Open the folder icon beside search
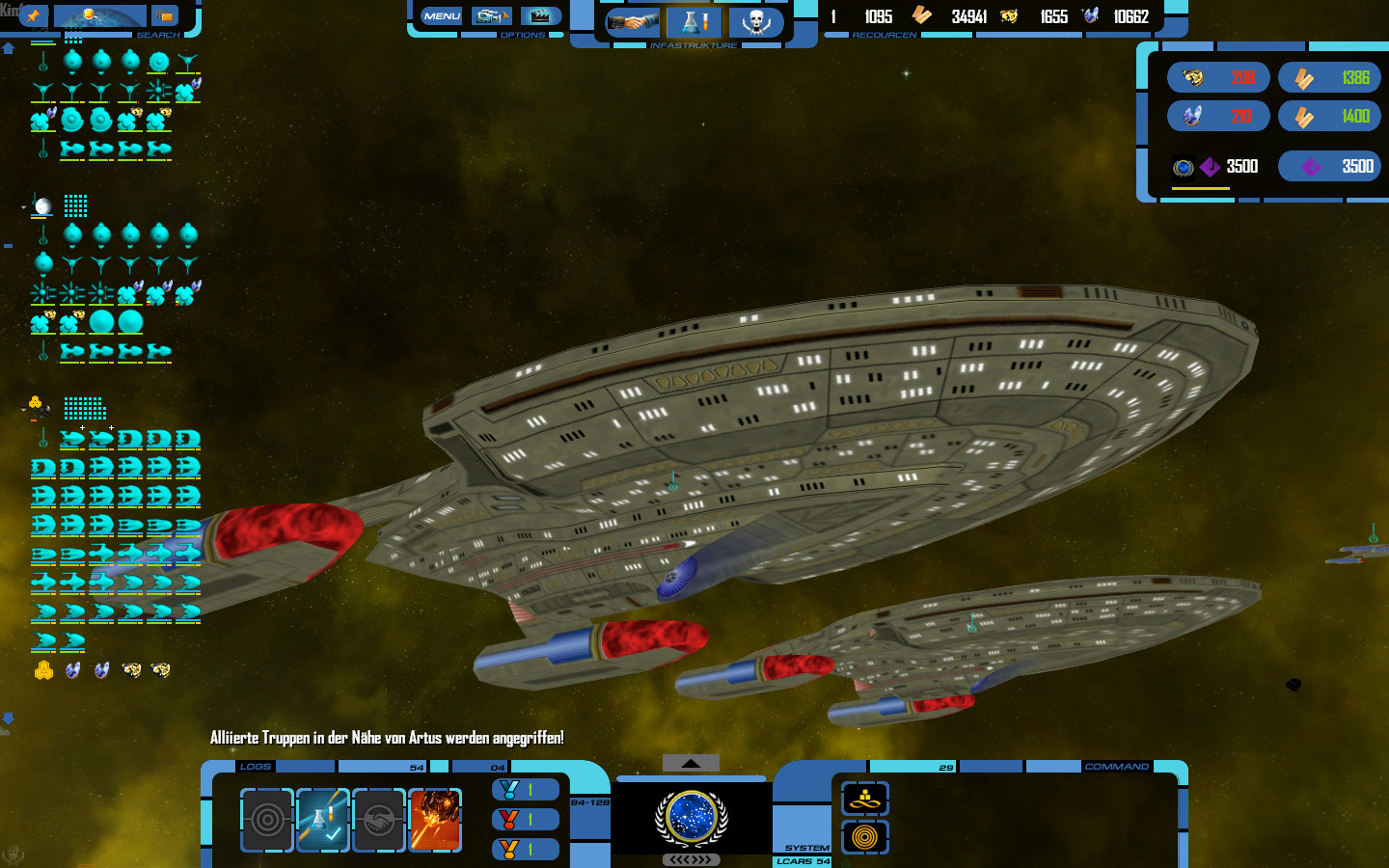The image size is (1389, 868). (x=165, y=16)
